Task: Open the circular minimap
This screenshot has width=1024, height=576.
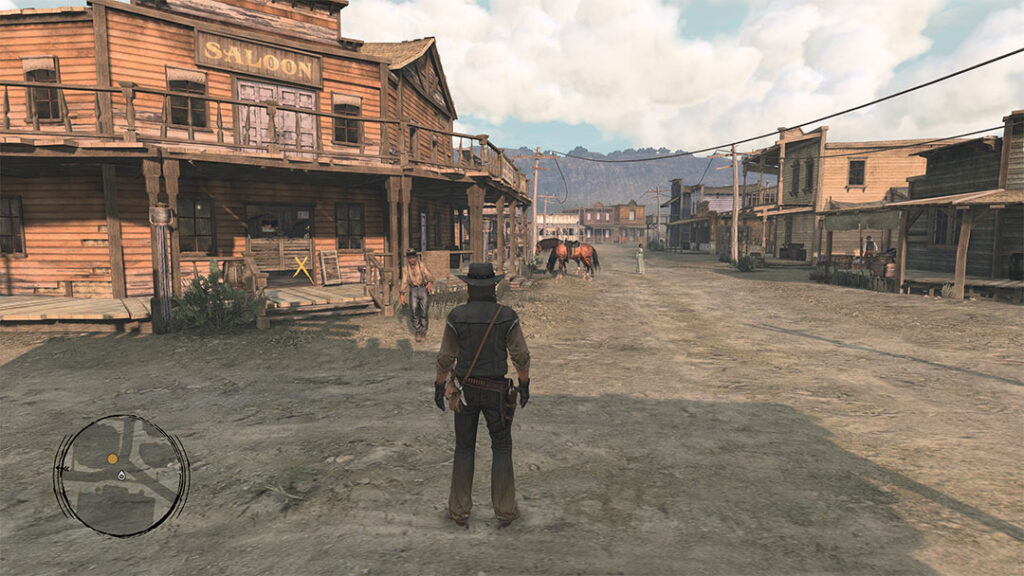Action: [x=121, y=475]
